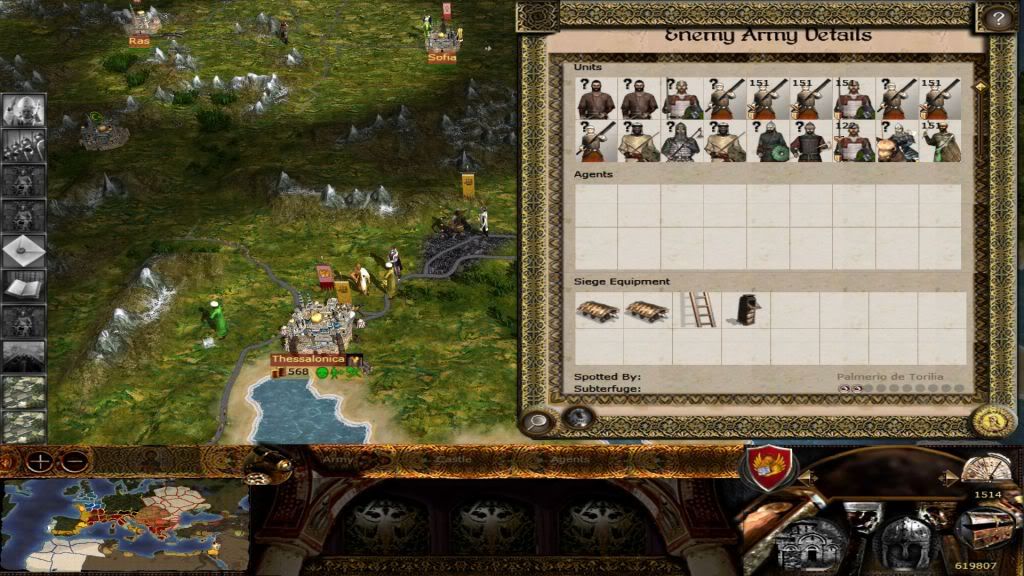Switch to the Army tab
The image size is (1024, 576).
[338, 460]
